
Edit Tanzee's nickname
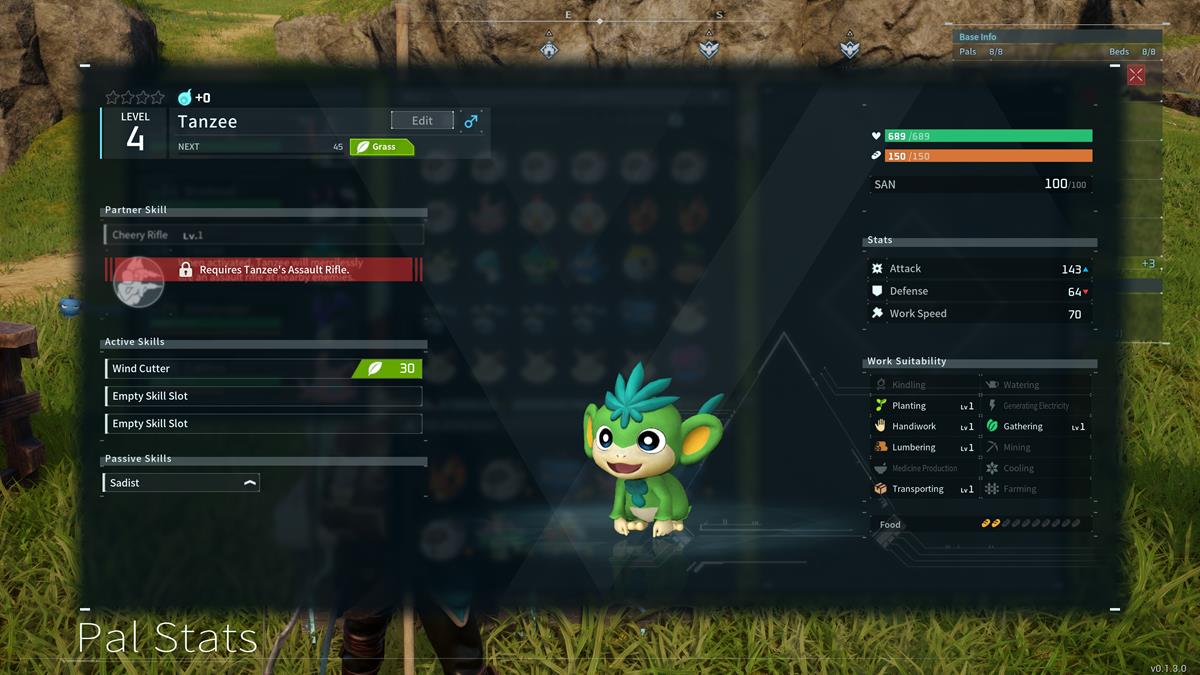(422, 121)
